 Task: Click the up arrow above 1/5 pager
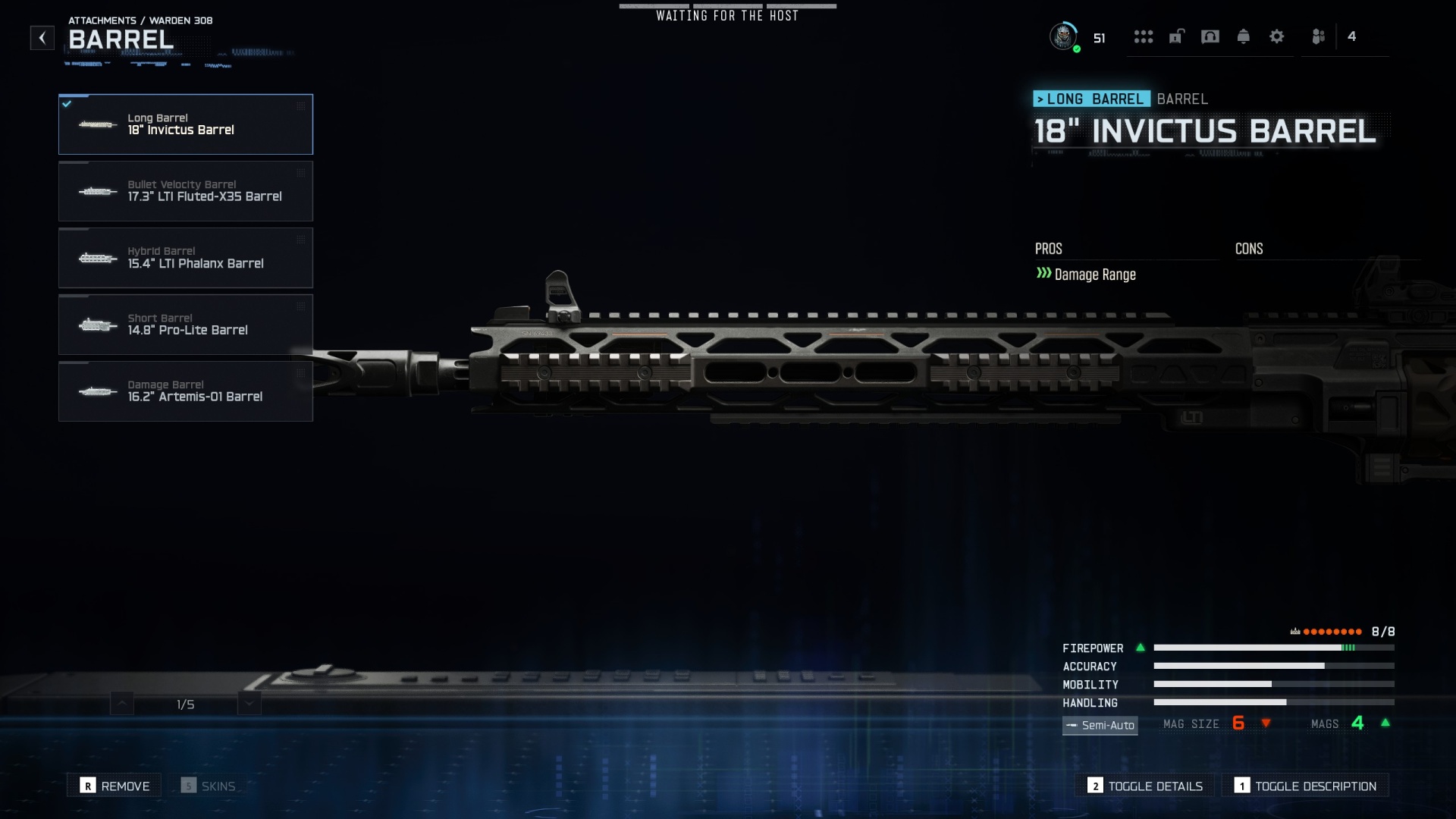click(x=121, y=703)
